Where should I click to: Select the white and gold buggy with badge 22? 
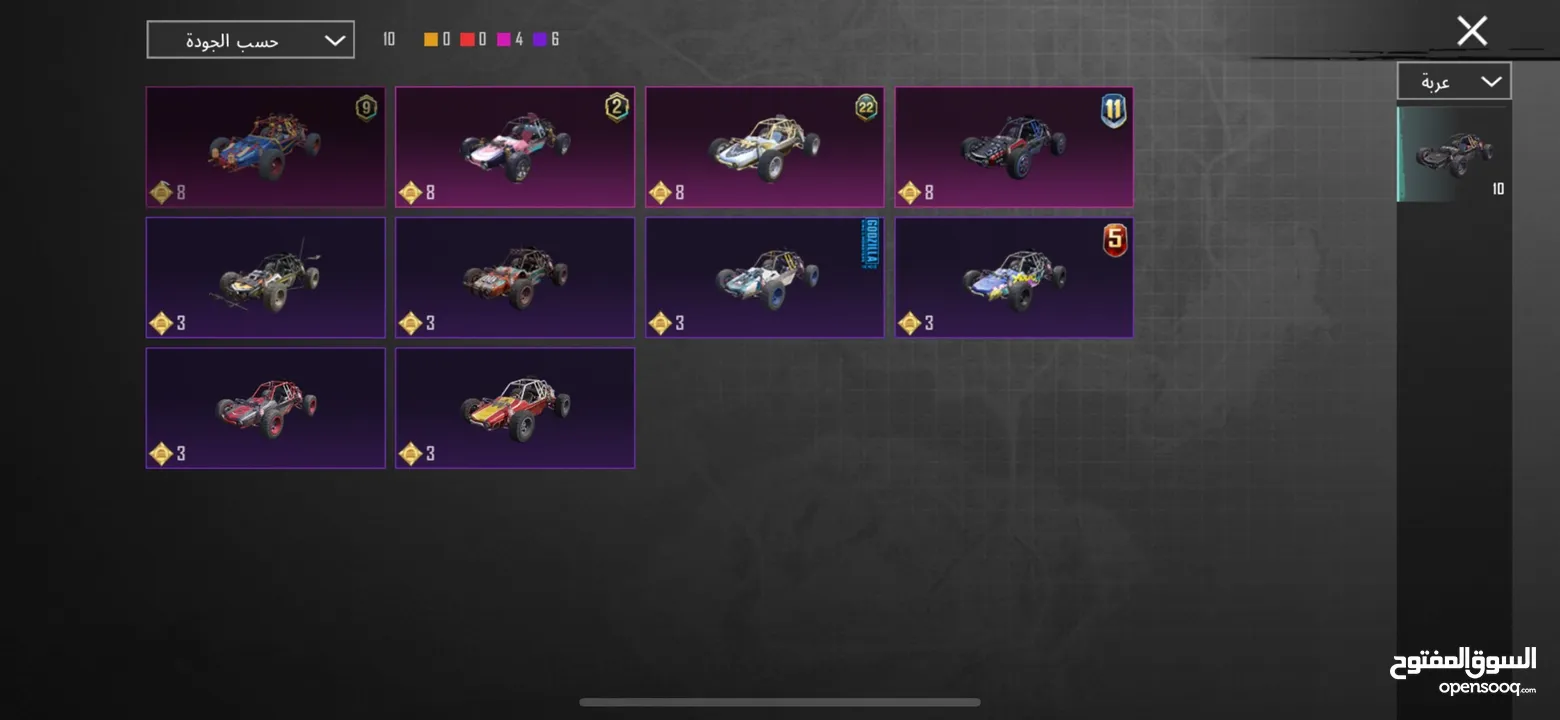coord(764,147)
